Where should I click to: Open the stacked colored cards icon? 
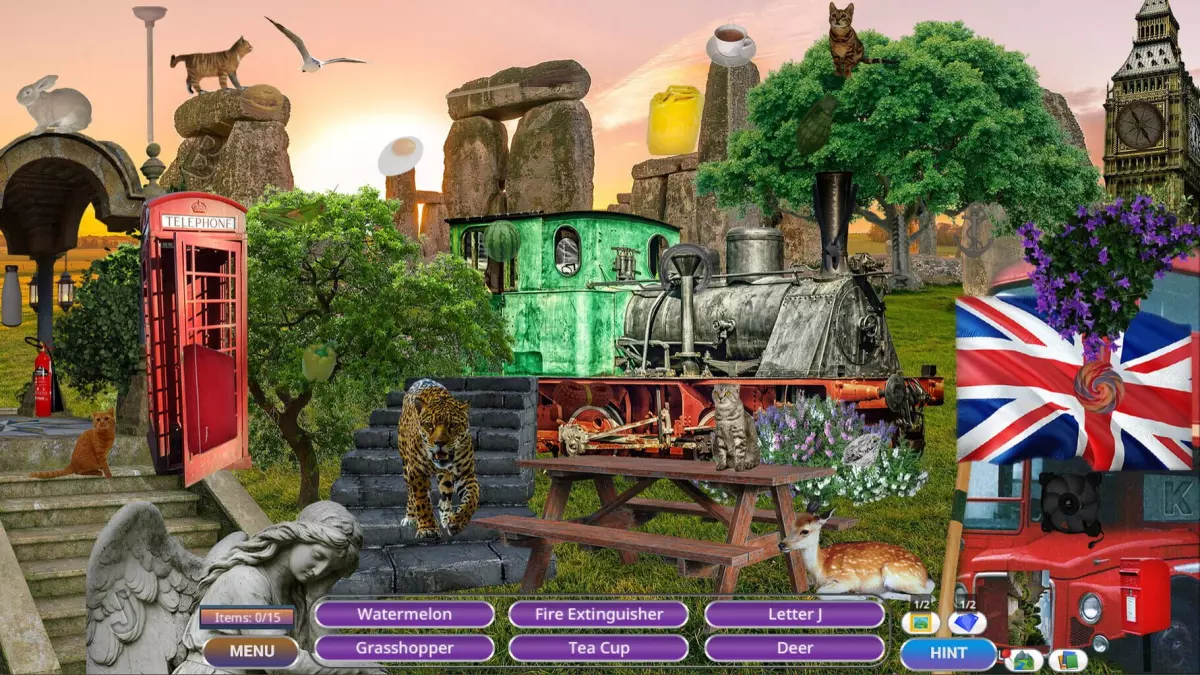[x=1067, y=660]
